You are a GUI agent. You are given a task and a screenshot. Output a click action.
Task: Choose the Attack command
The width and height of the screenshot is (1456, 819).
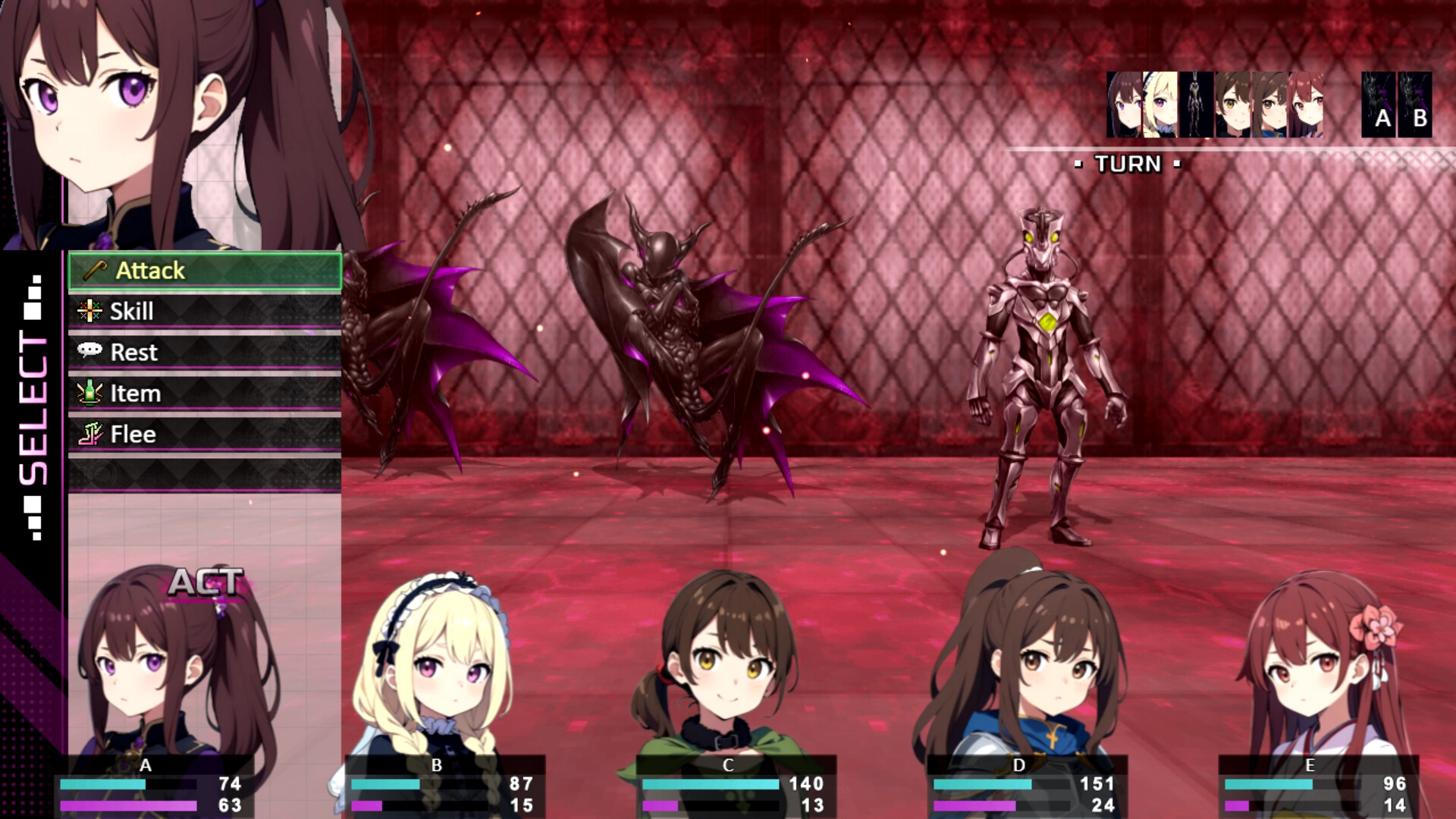point(205,271)
